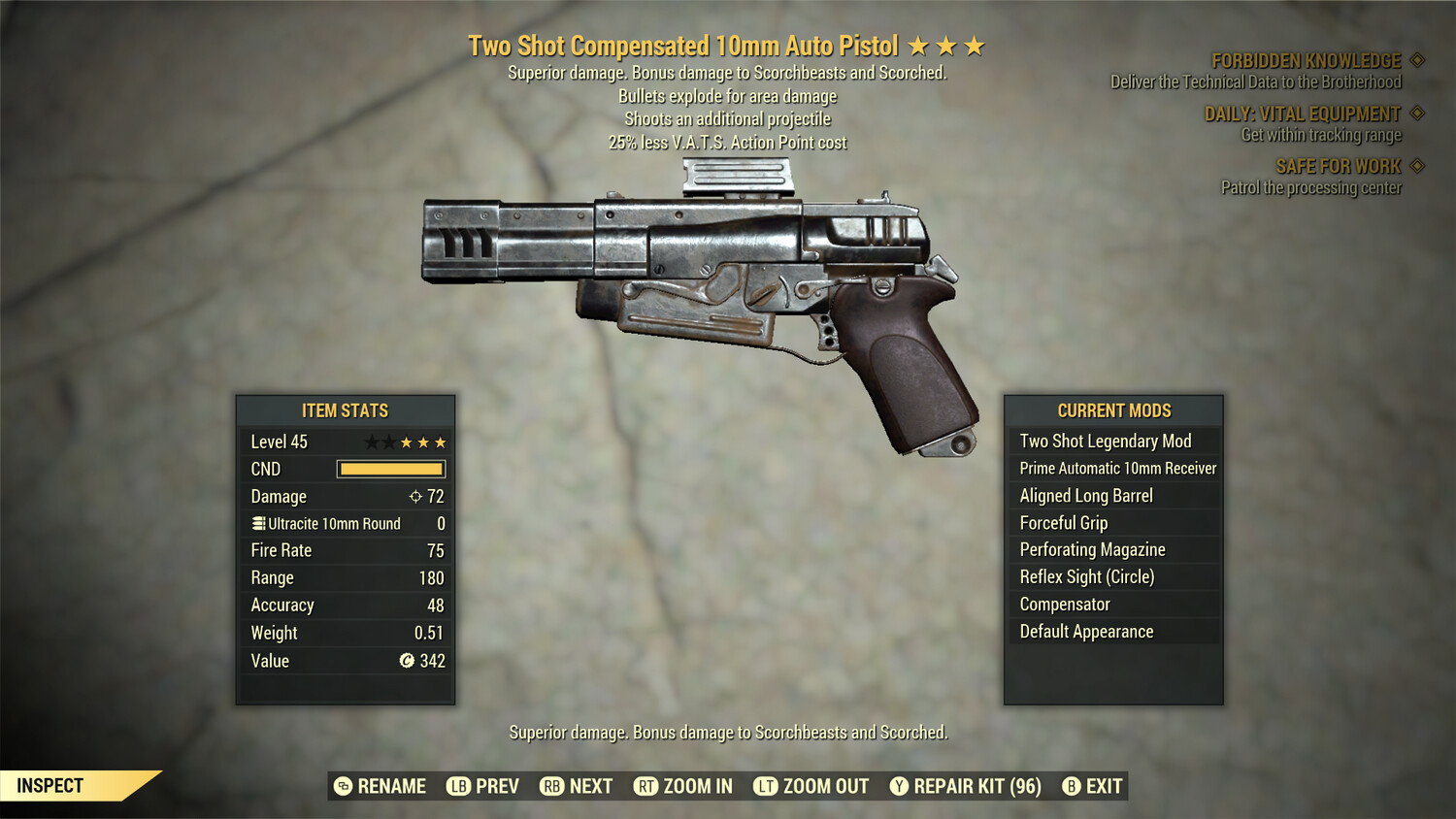The height and width of the screenshot is (819, 1456).
Task: Expand the Safe For Work quest entry
Action: [x=1340, y=166]
